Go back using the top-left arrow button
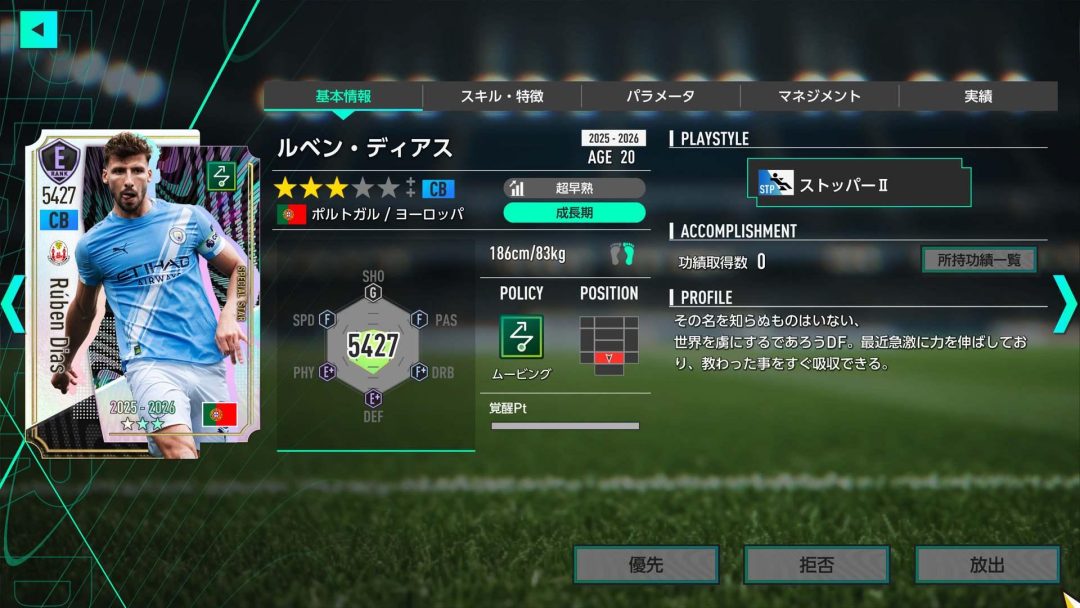The height and width of the screenshot is (608, 1080). (x=39, y=29)
